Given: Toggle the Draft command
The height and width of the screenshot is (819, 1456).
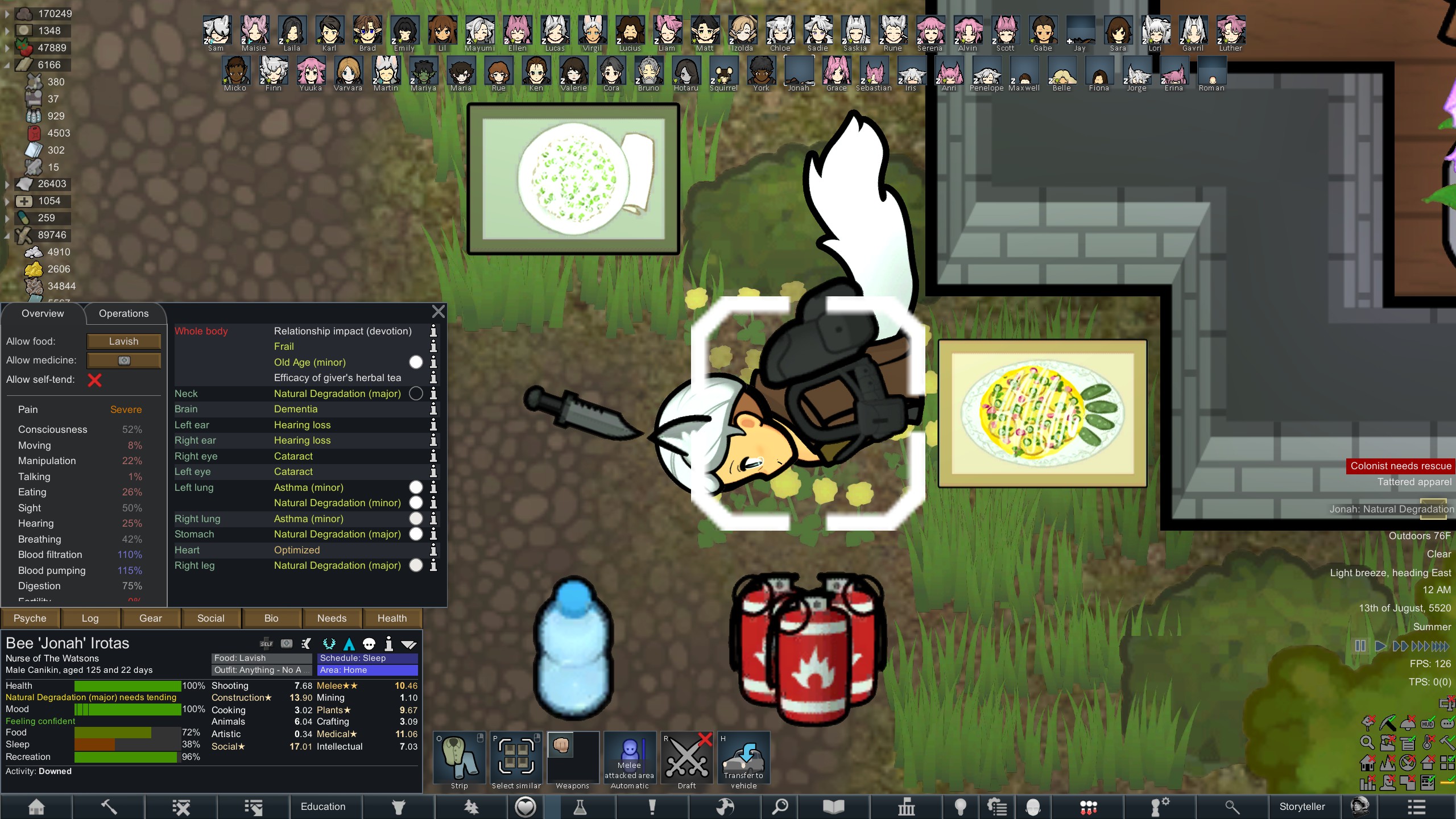Looking at the screenshot, I should 687,760.
